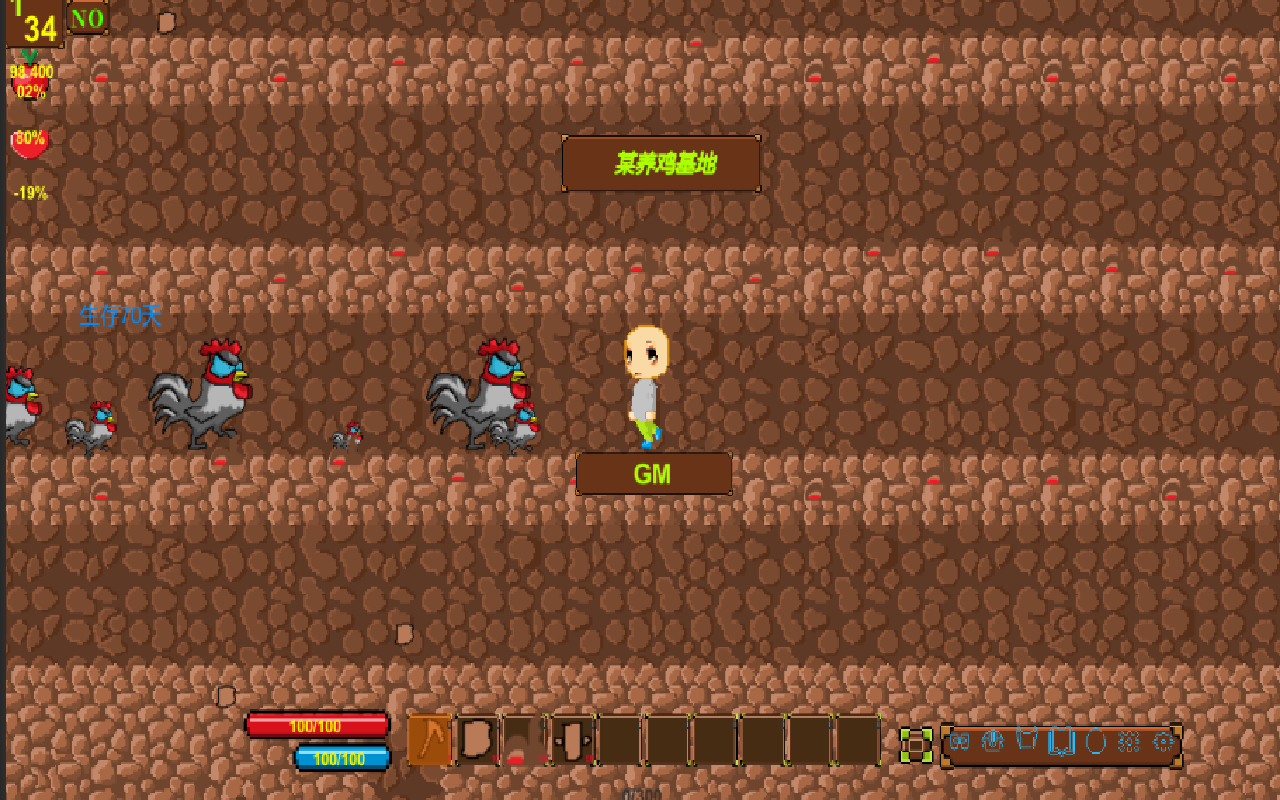
Task: Select the dirt mound hotbar slot
Action: tap(525, 741)
